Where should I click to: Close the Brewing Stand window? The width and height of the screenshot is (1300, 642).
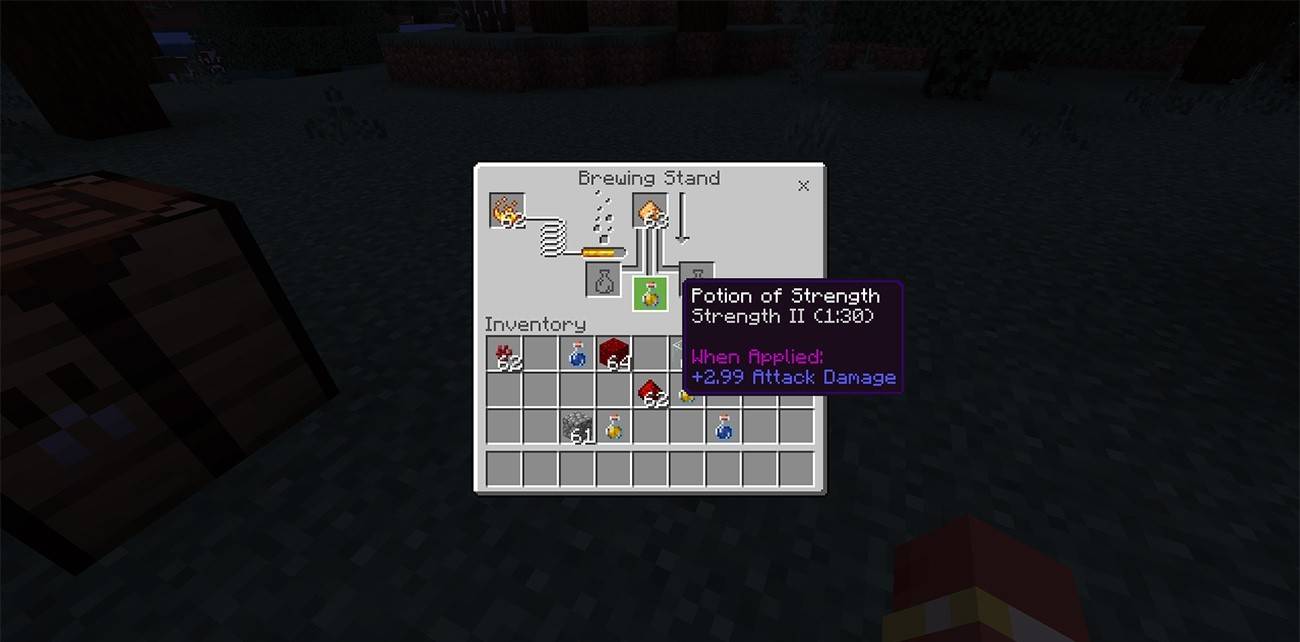pyautogui.click(x=803, y=186)
